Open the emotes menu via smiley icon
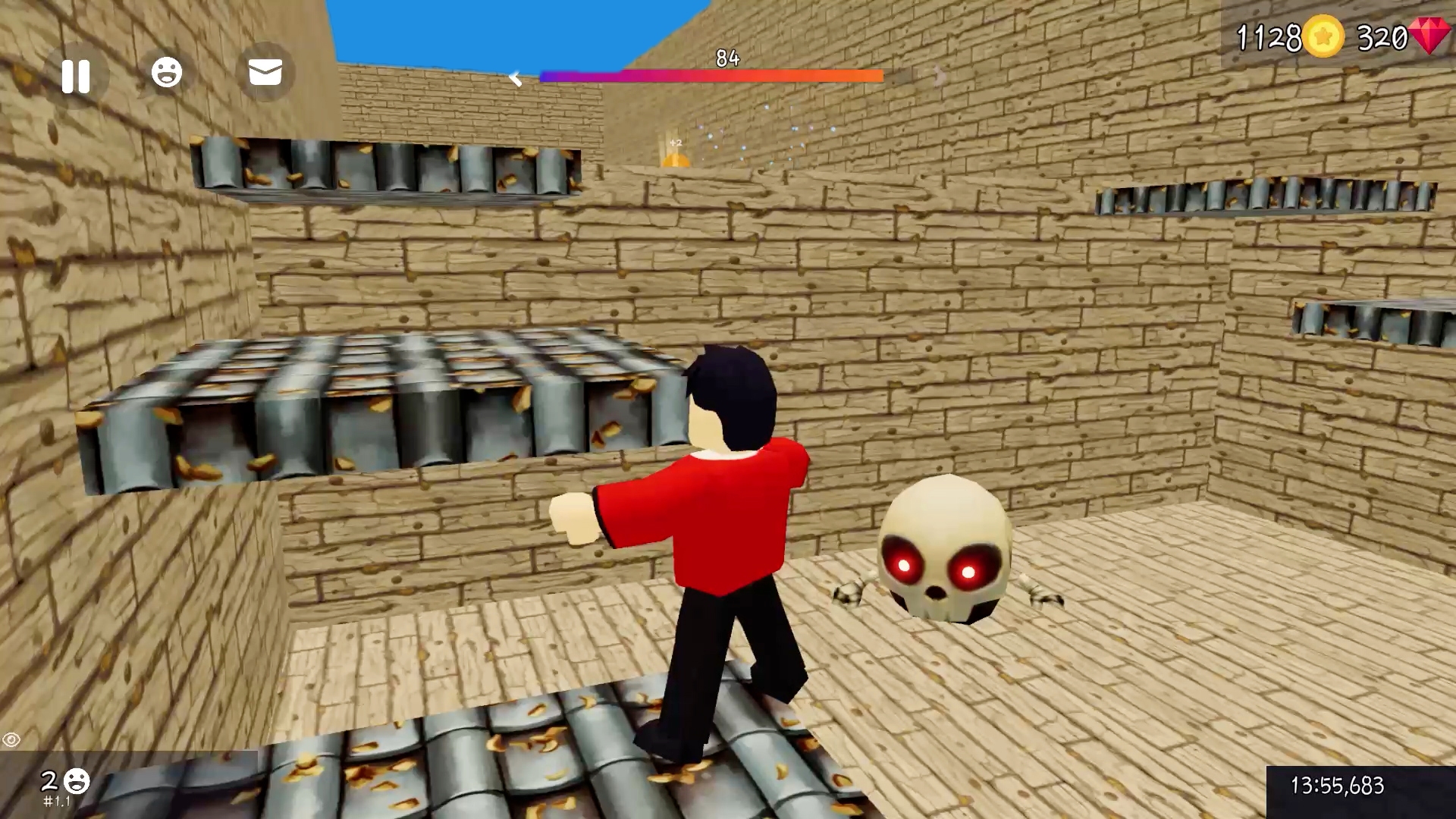Image resolution: width=1456 pixels, height=819 pixels. [x=168, y=72]
